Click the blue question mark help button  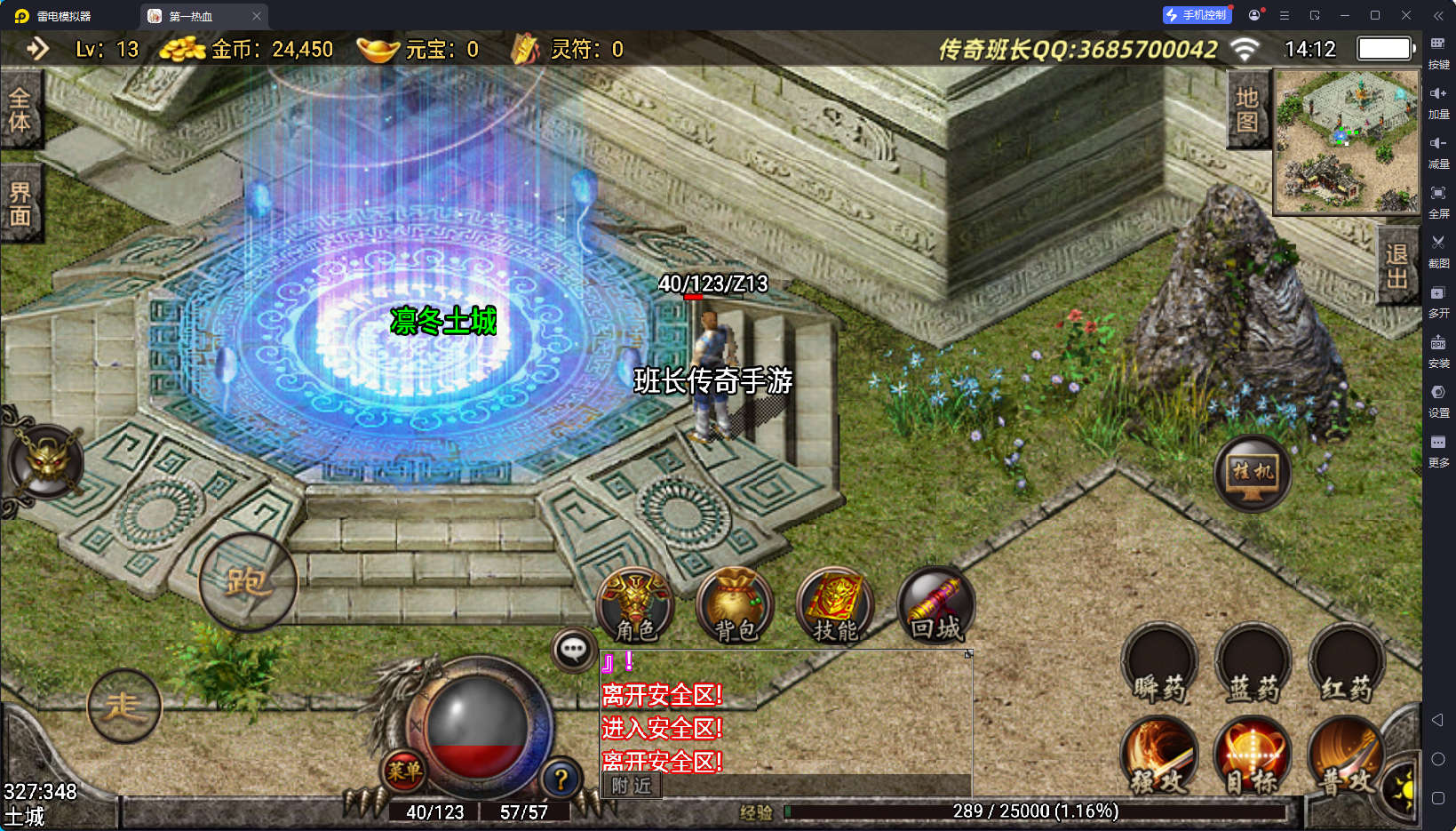561,779
